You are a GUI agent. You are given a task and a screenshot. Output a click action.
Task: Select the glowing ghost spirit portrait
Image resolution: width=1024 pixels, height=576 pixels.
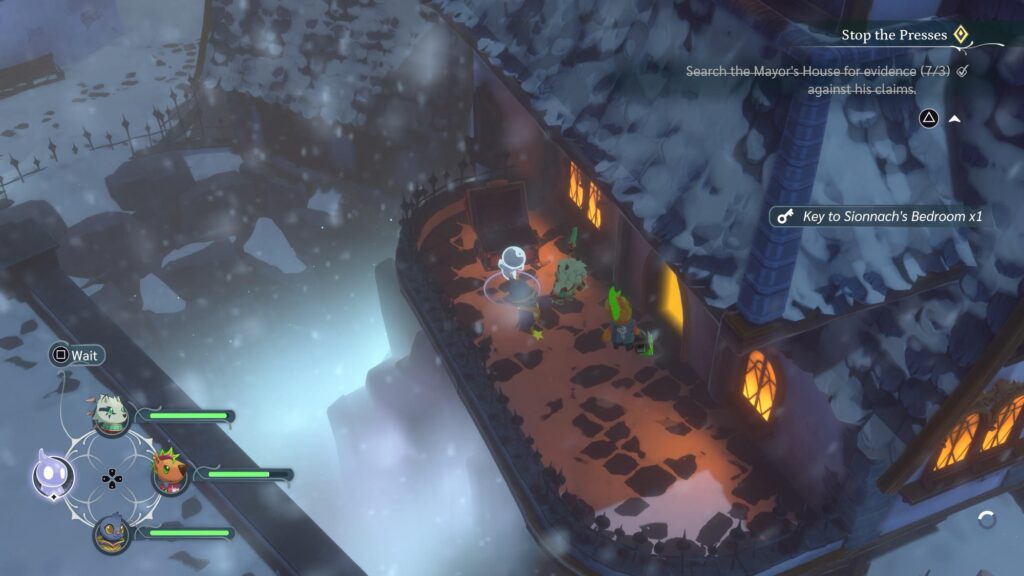[x=48, y=472]
